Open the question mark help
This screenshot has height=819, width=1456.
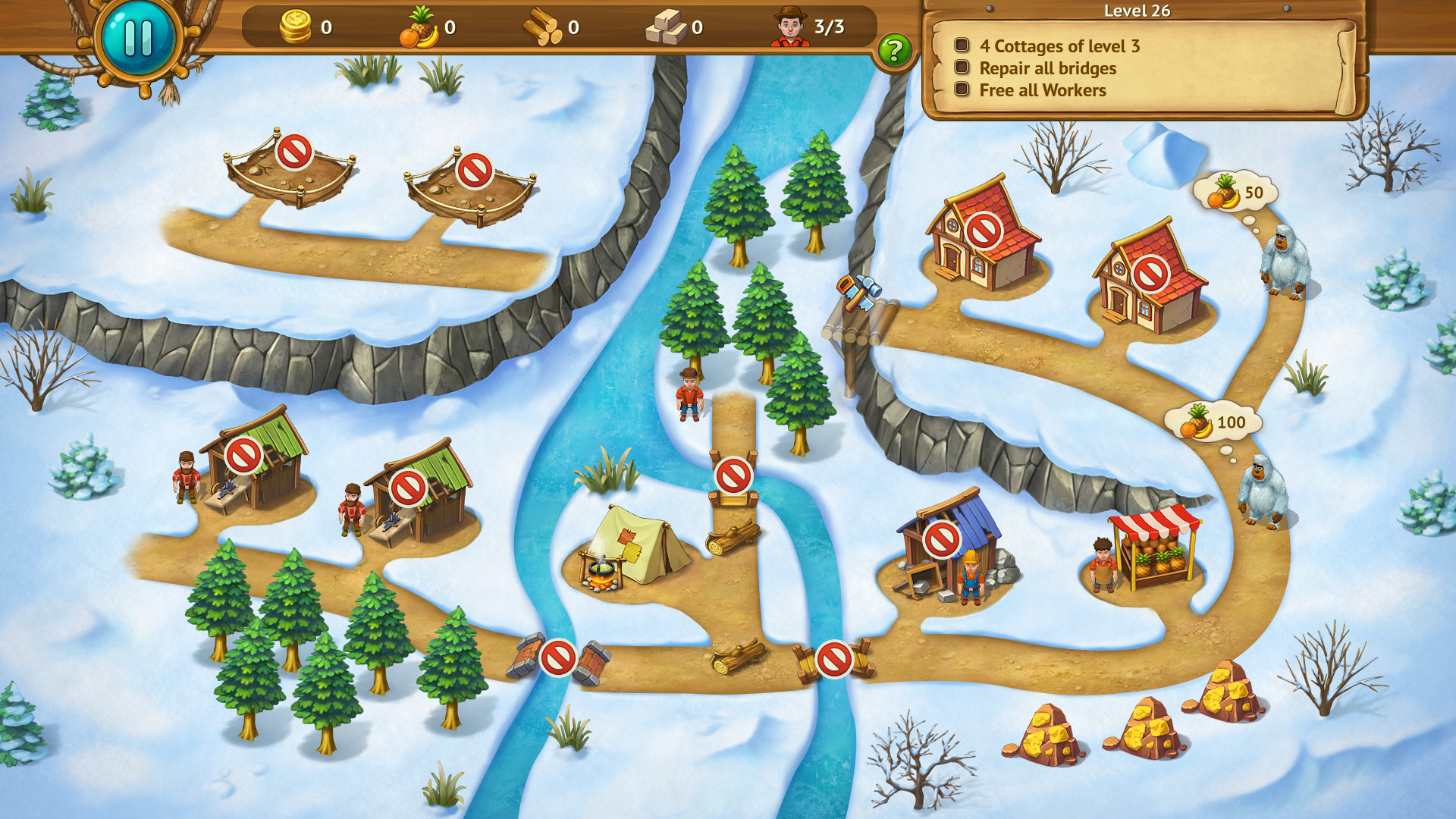click(895, 50)
